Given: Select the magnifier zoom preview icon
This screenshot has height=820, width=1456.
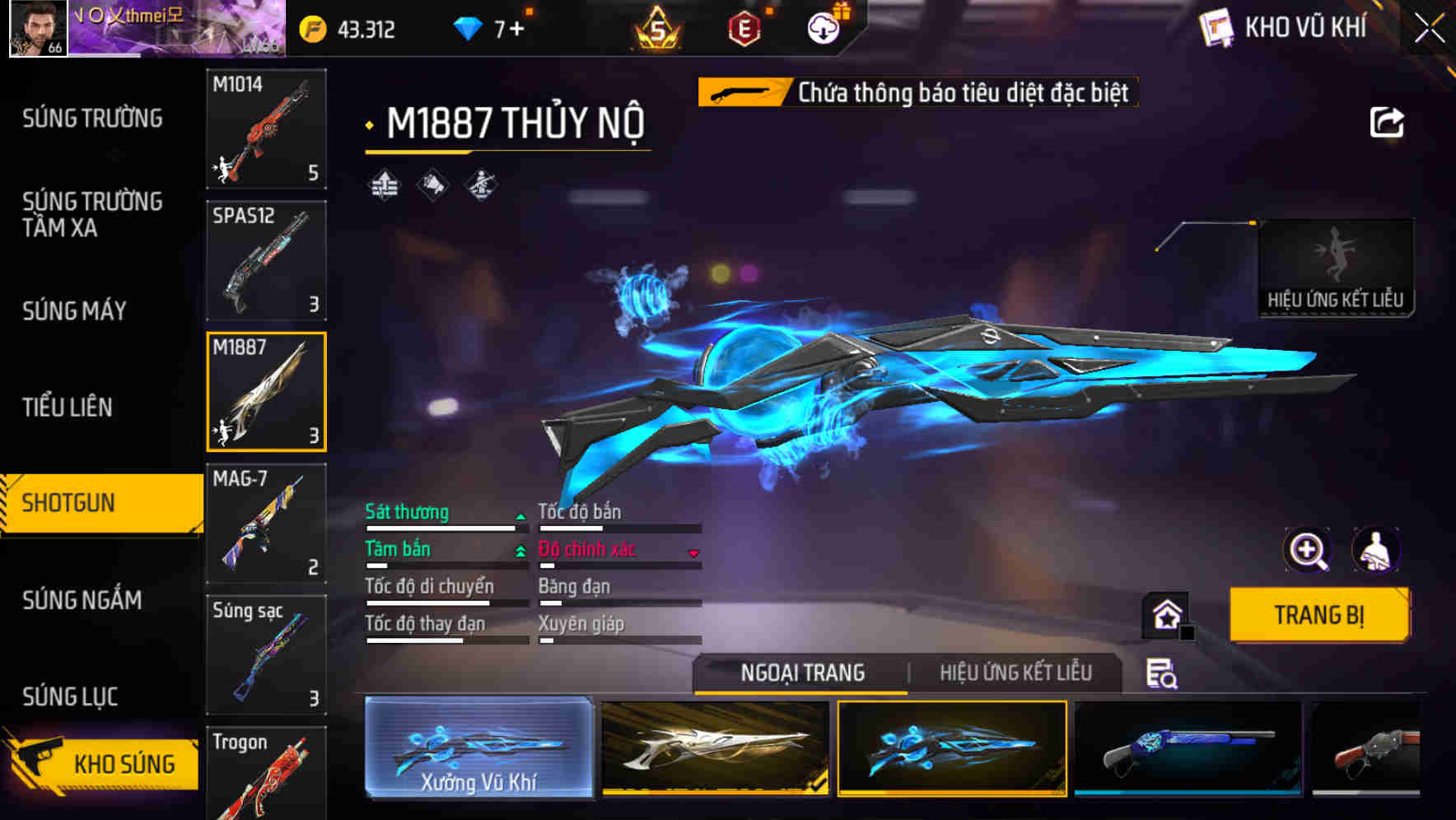Looking at the screenshot, I should [x=1308, y=550].
